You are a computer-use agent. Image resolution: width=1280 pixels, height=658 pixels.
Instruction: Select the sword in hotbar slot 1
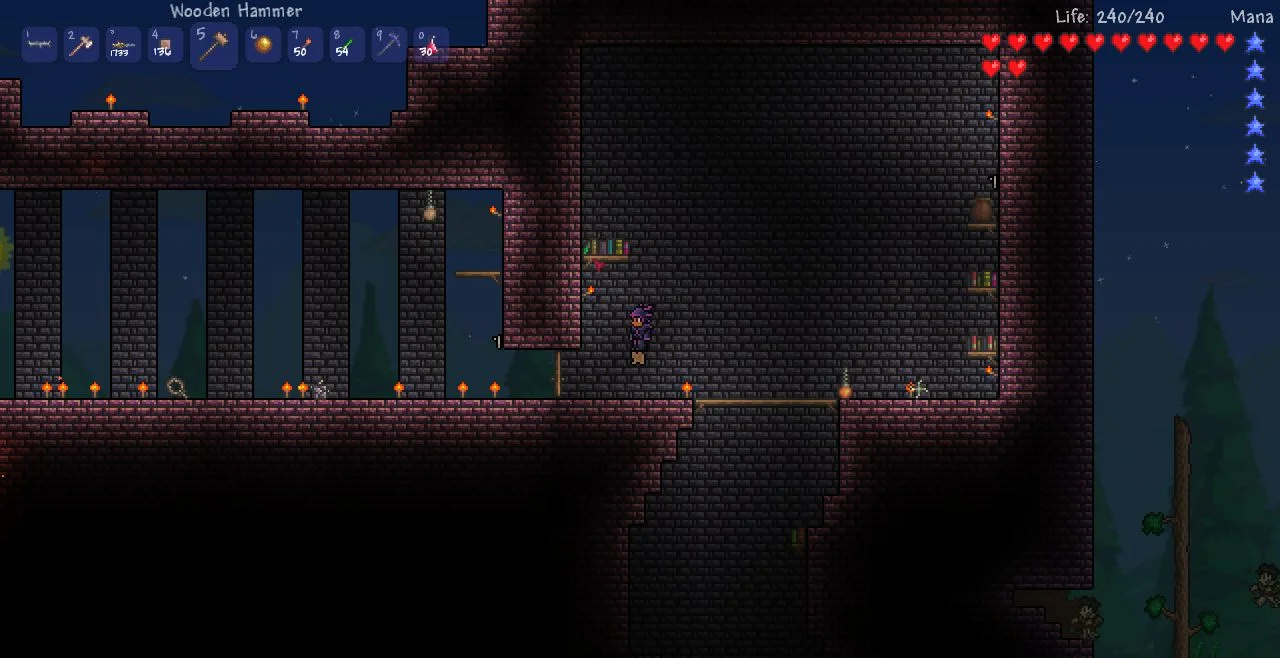[39, 45]
